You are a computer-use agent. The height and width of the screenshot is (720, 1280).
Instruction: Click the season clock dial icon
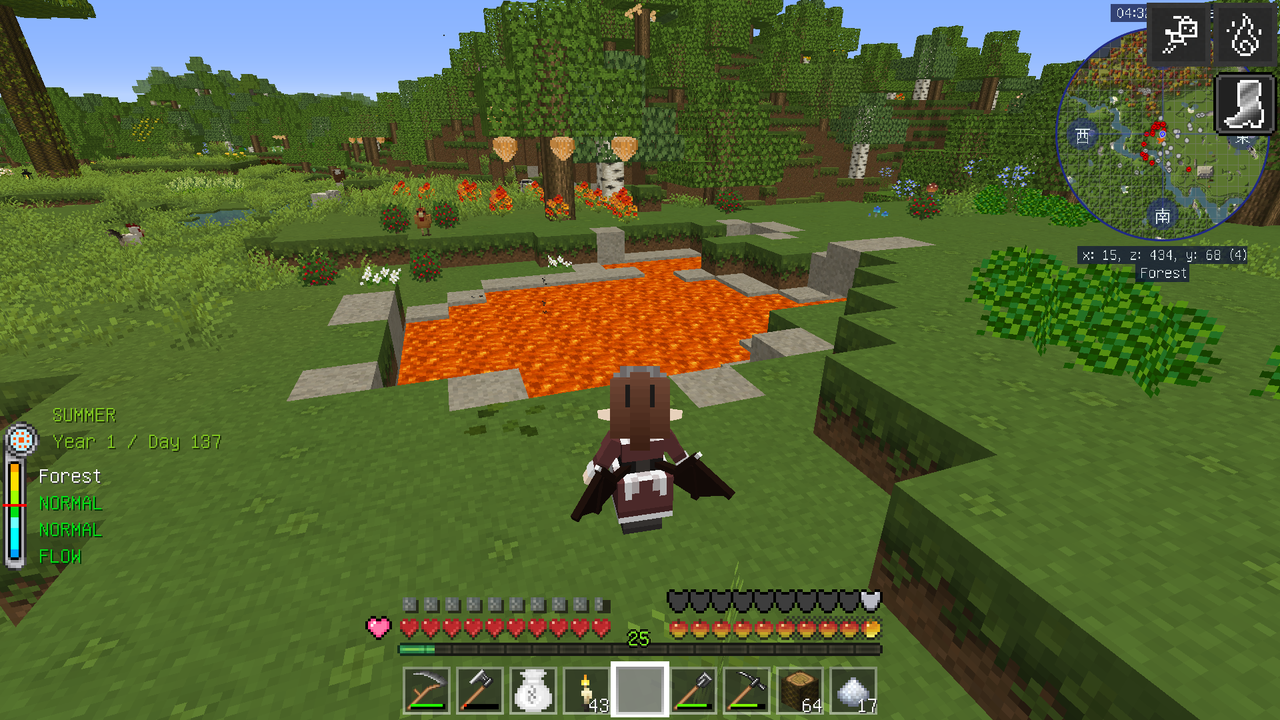point(21,437)
